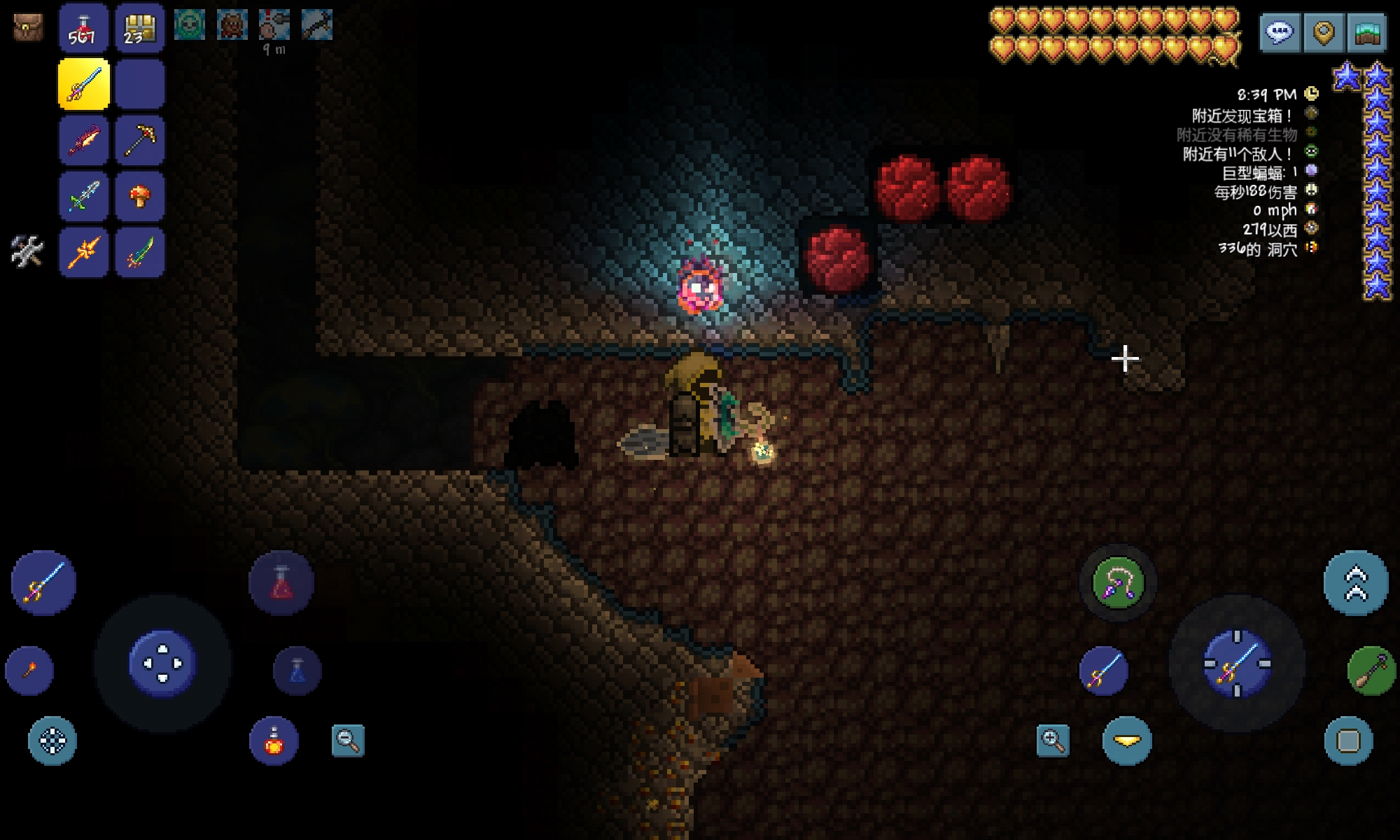Viewport: 1400px width, 840px height.
Task: Choose the highlighted sword hotbar slot
Action: [x=84, y=85]
